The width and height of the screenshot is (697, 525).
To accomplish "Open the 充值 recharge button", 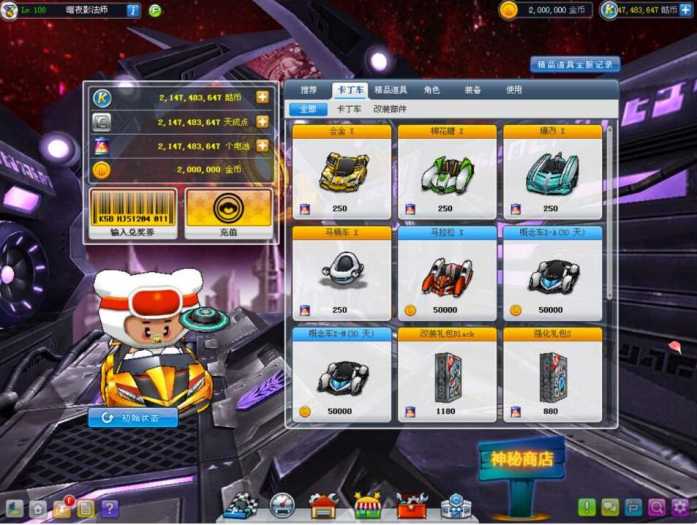I will [228, 214].
